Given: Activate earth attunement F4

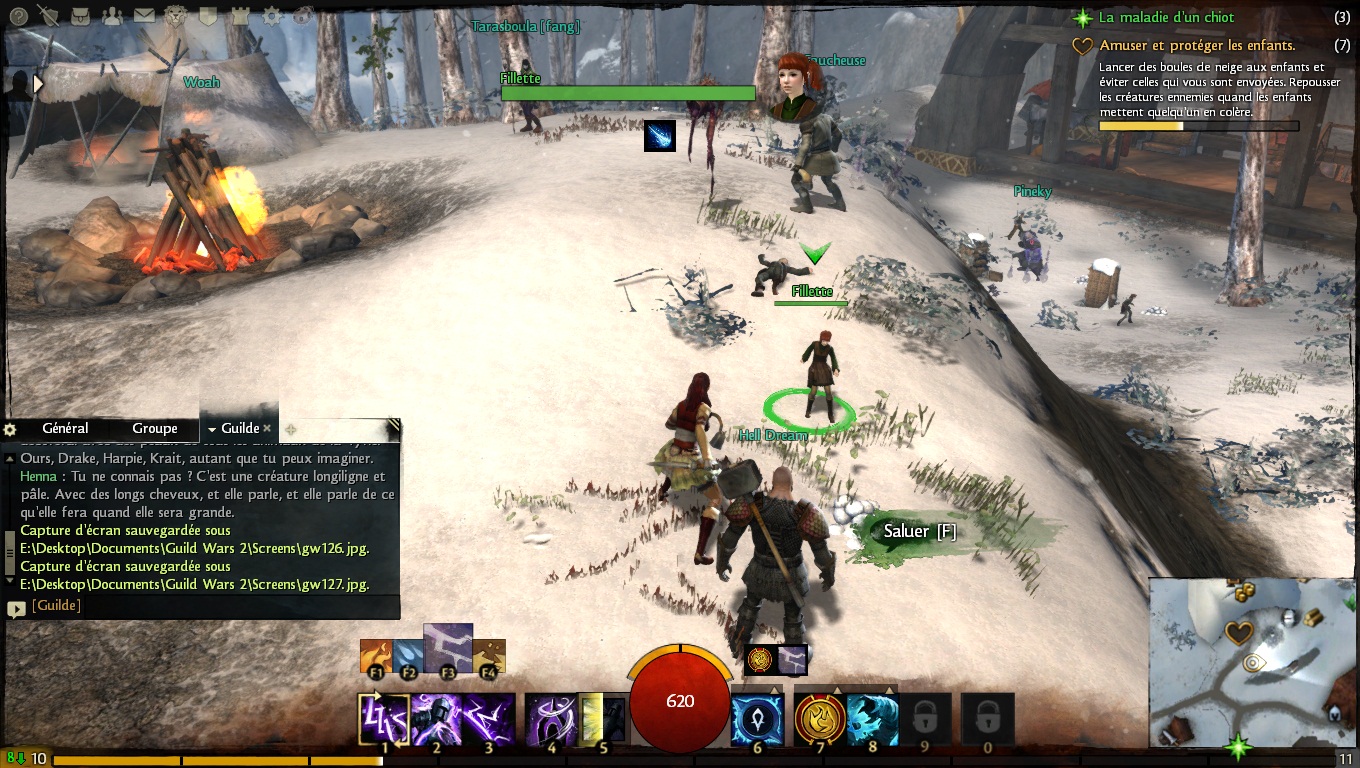Looking at the screenshot, I should (x=489, y=656).
